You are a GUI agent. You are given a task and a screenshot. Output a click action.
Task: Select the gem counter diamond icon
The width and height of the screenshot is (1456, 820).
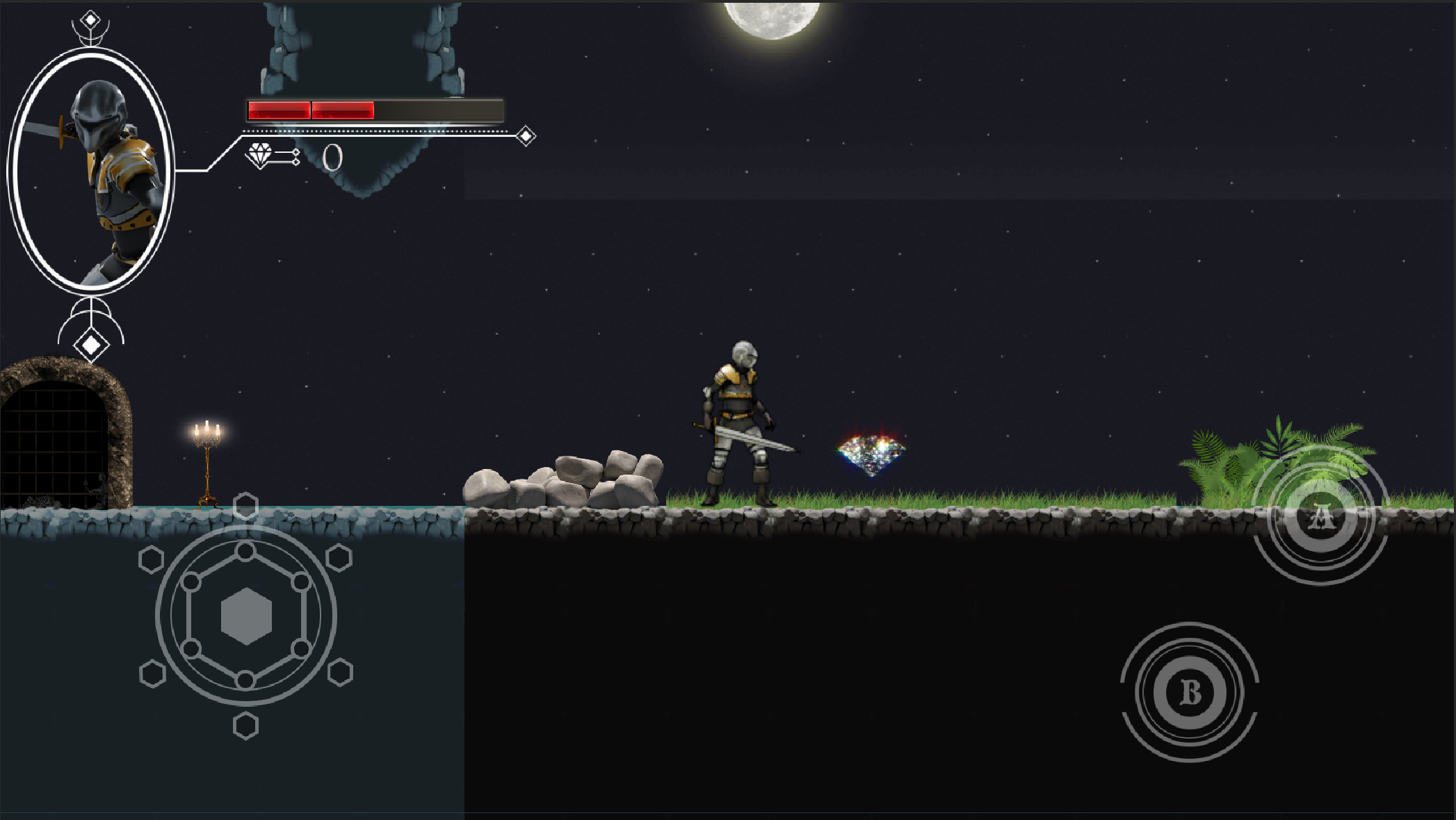point(260,154)
